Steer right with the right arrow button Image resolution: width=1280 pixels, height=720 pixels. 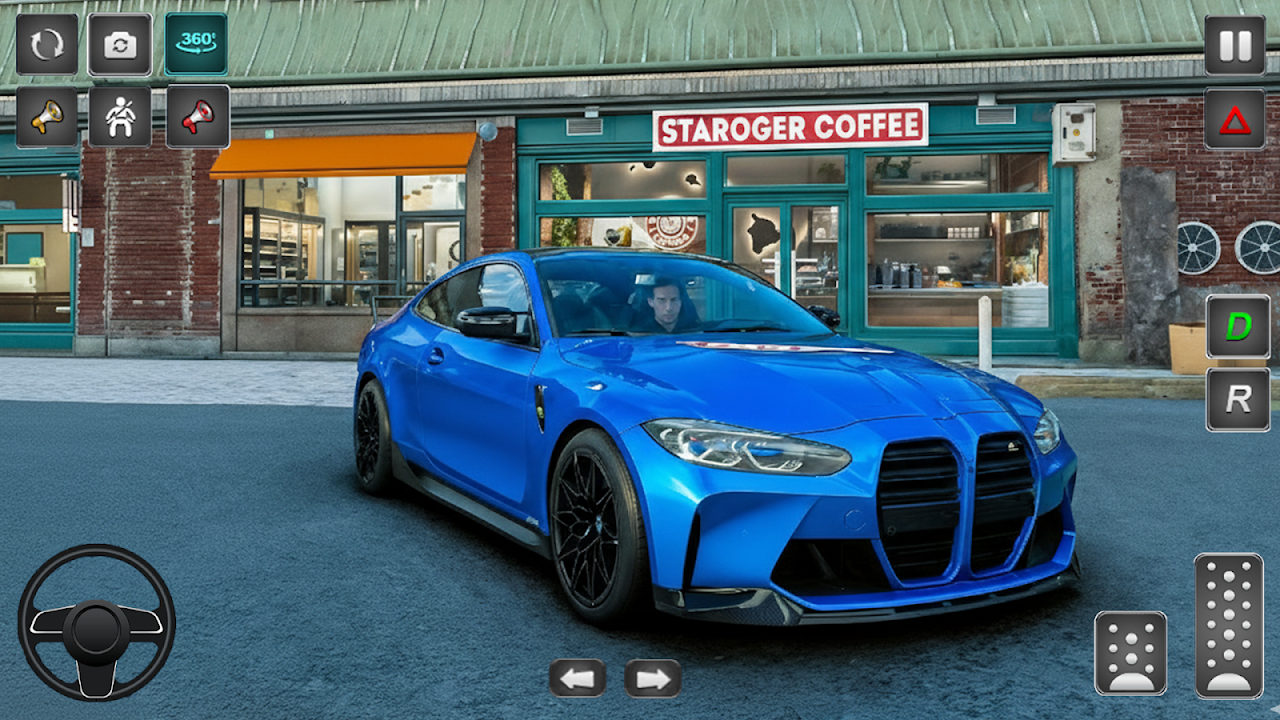(653, 678)
